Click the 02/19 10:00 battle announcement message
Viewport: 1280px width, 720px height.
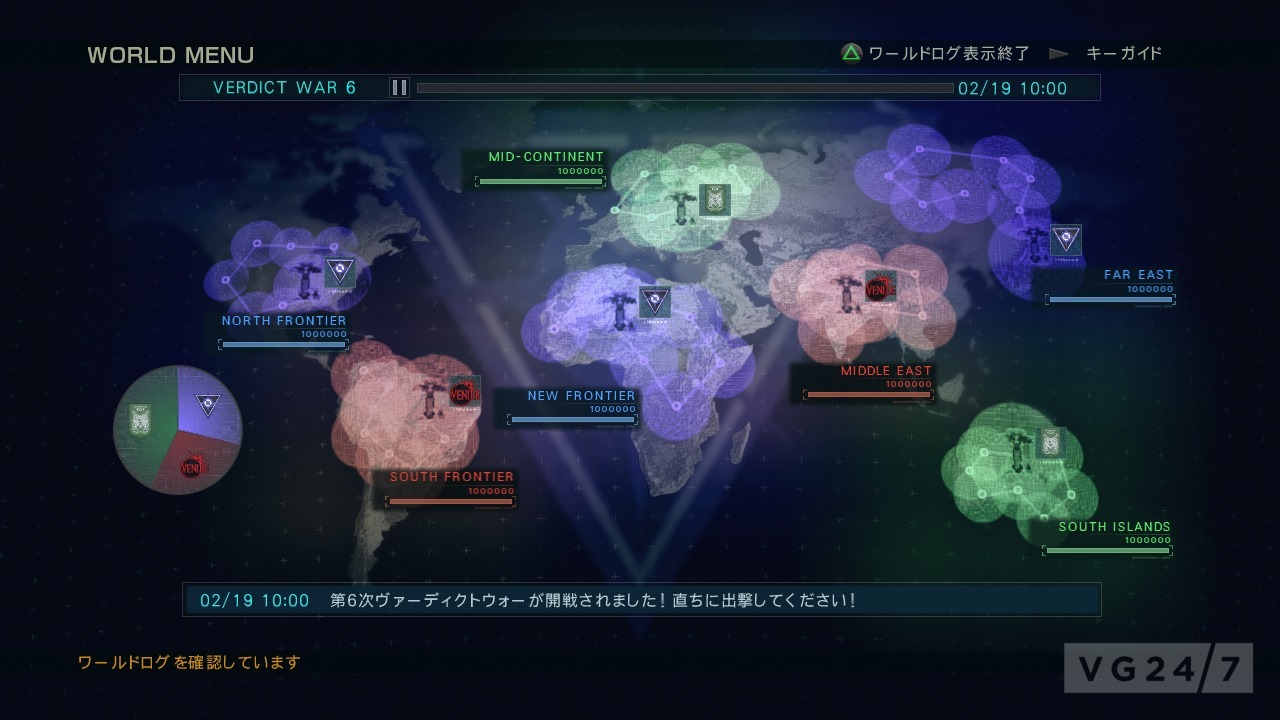(640, 598)
